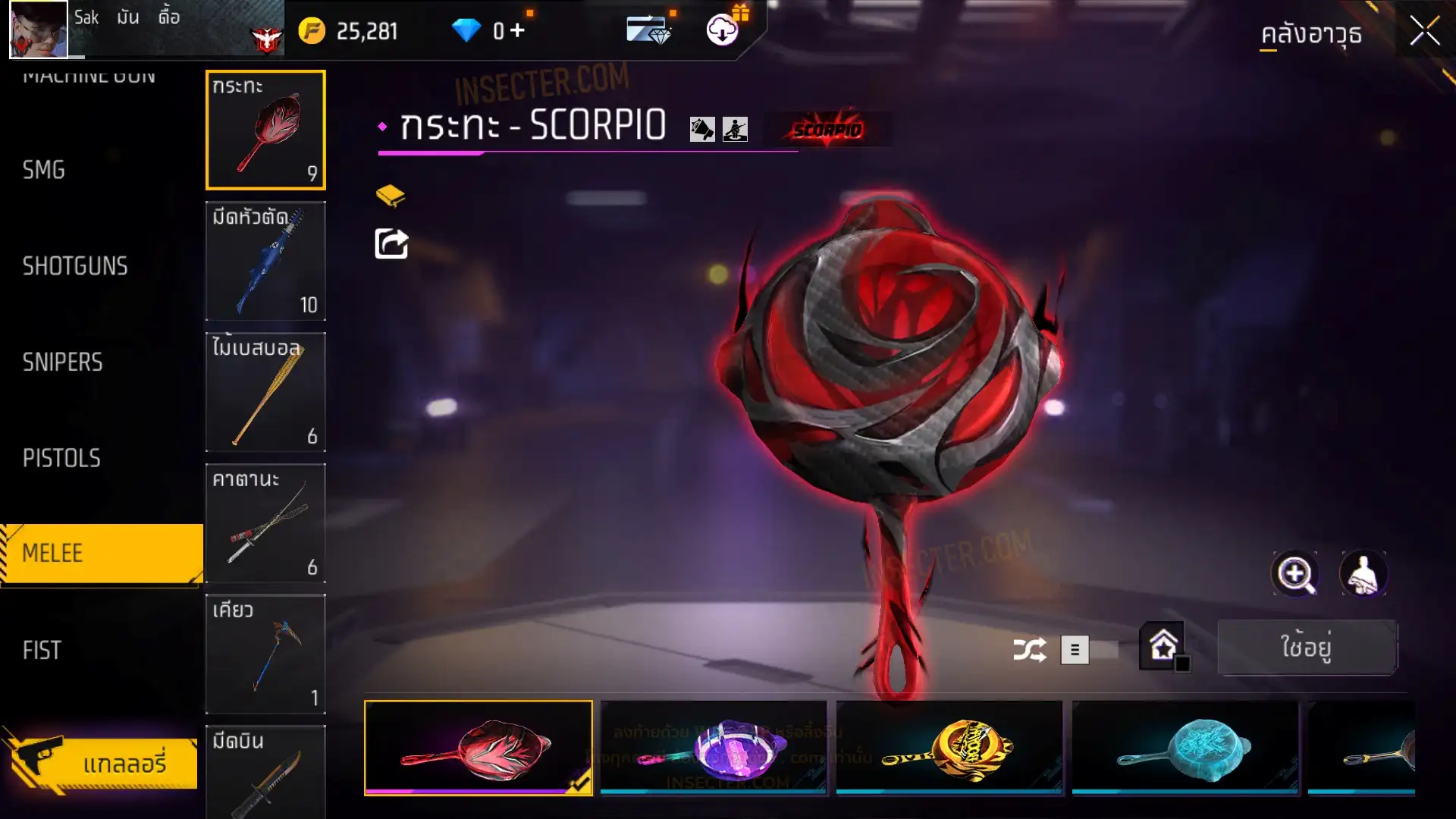Click the share arrow icon

391,244
